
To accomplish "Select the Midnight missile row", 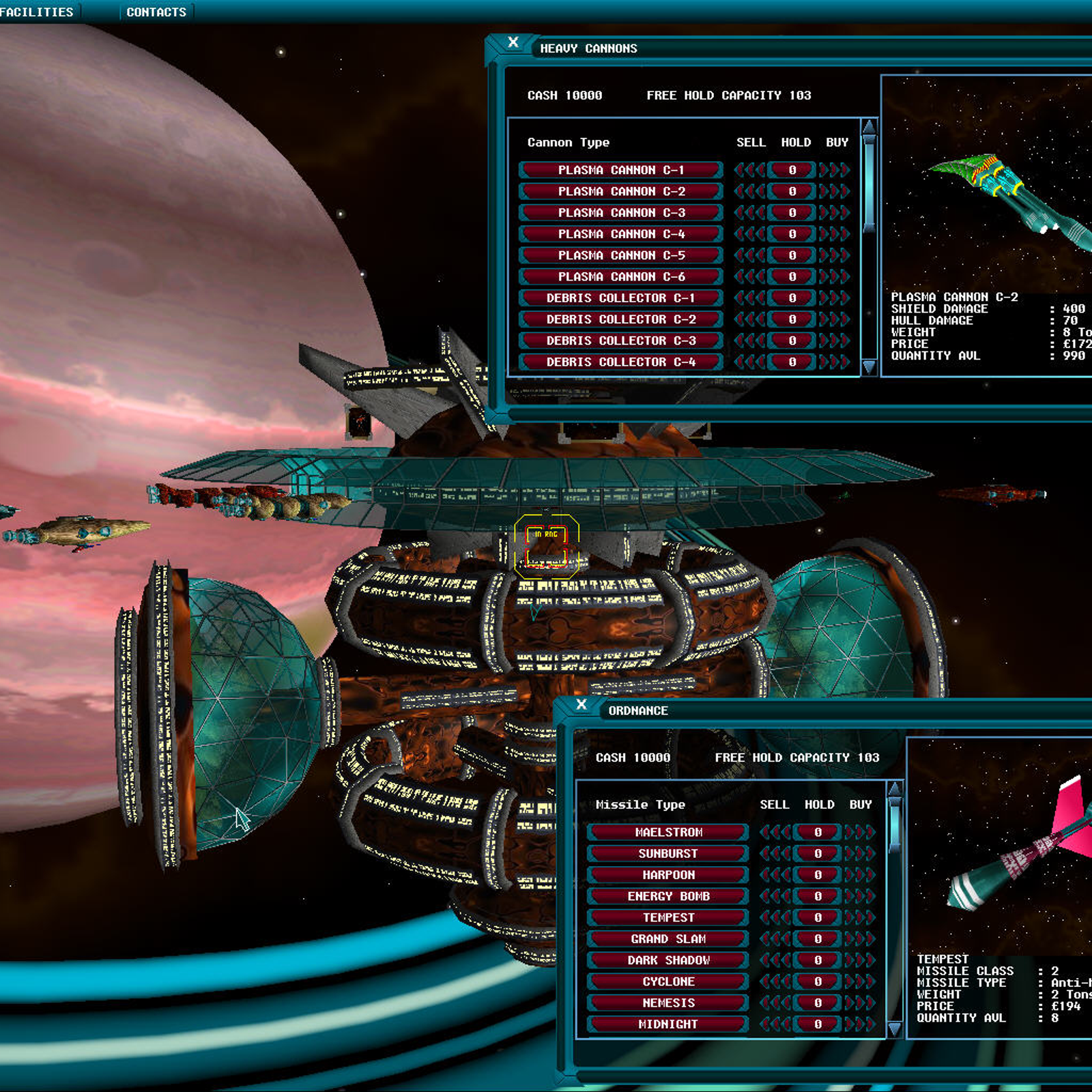I will point(668,1024).
